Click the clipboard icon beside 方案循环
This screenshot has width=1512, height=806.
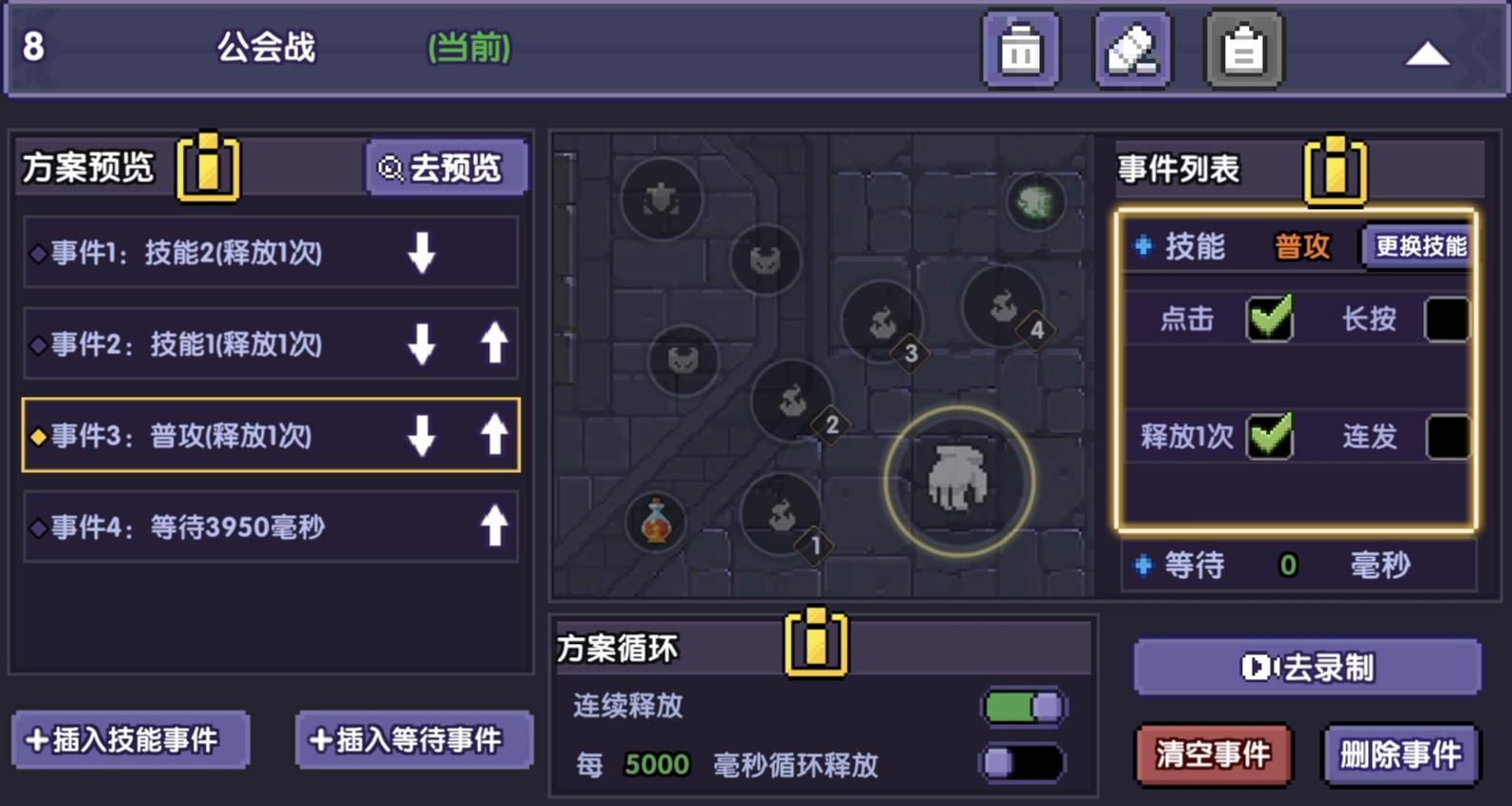point(815,645)
